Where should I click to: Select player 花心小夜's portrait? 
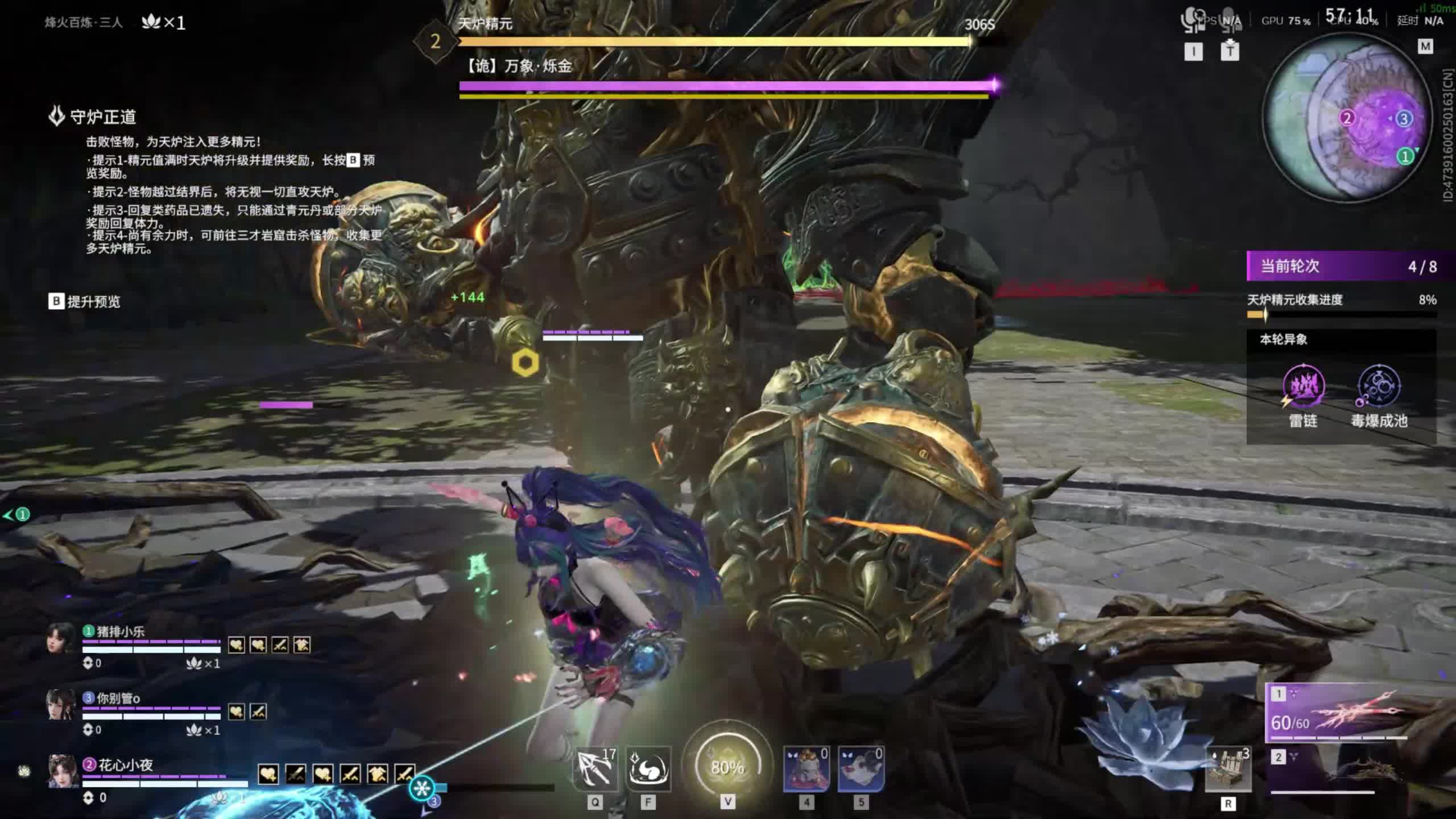[62, 771]
